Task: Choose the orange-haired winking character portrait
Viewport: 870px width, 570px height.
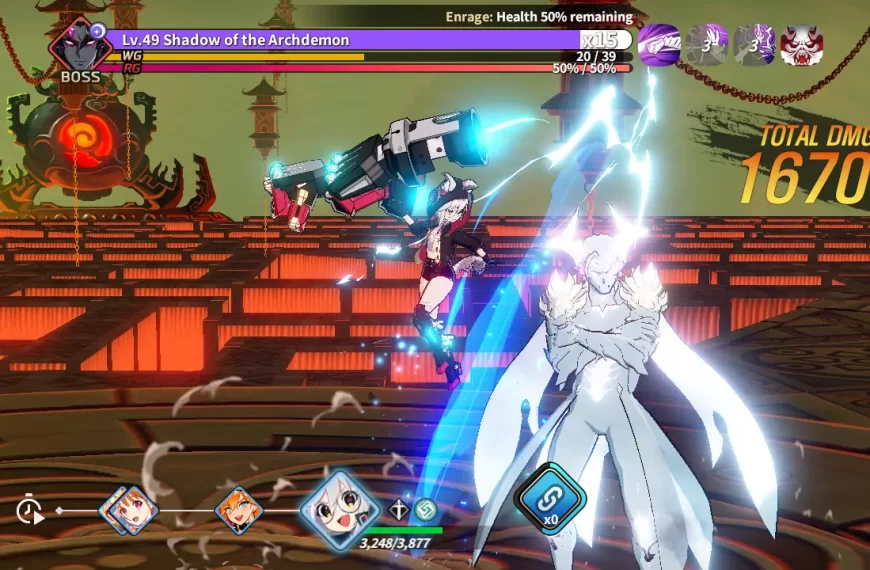Action: pos(238,509)
